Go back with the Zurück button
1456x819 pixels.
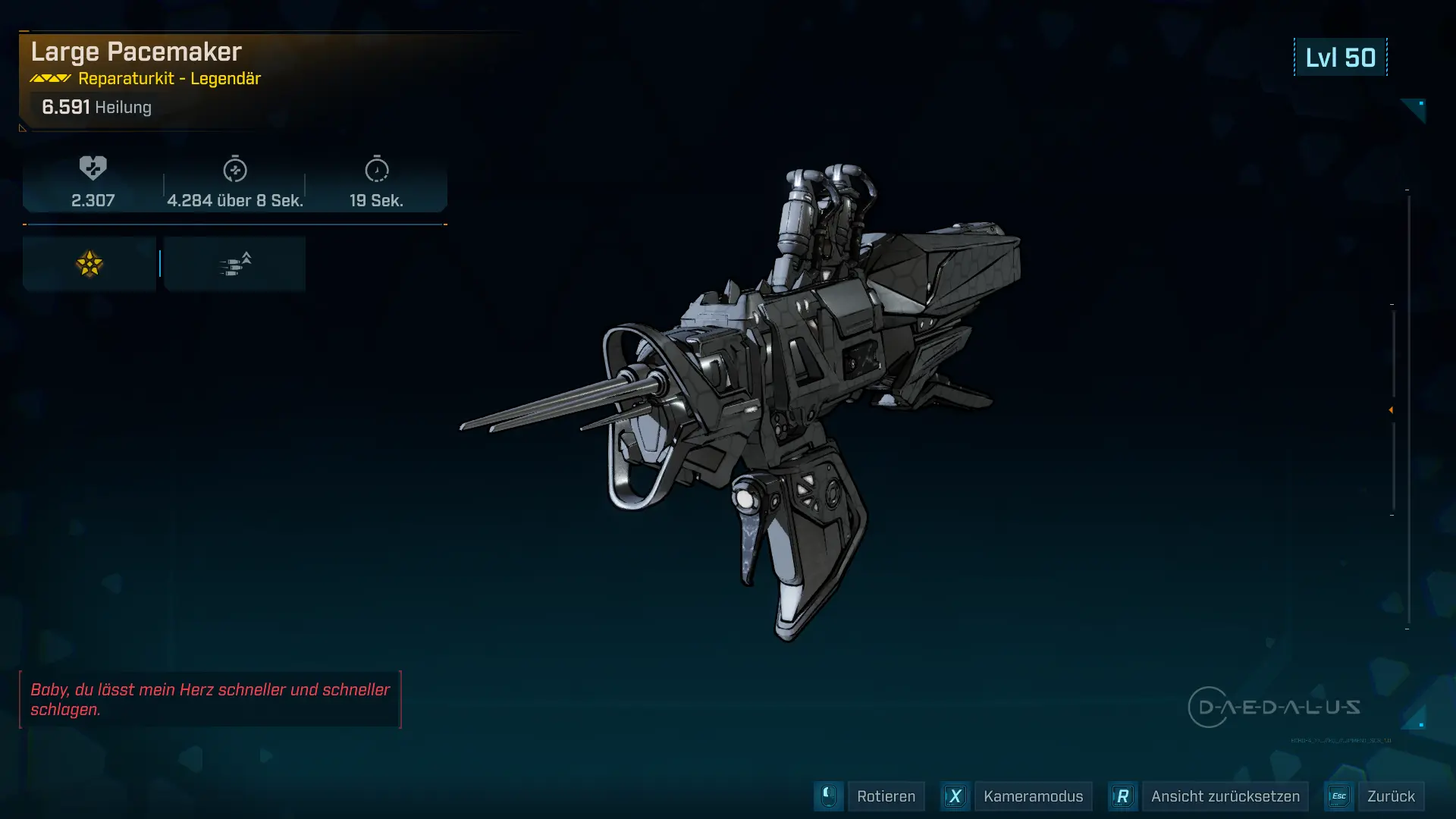1390,796
